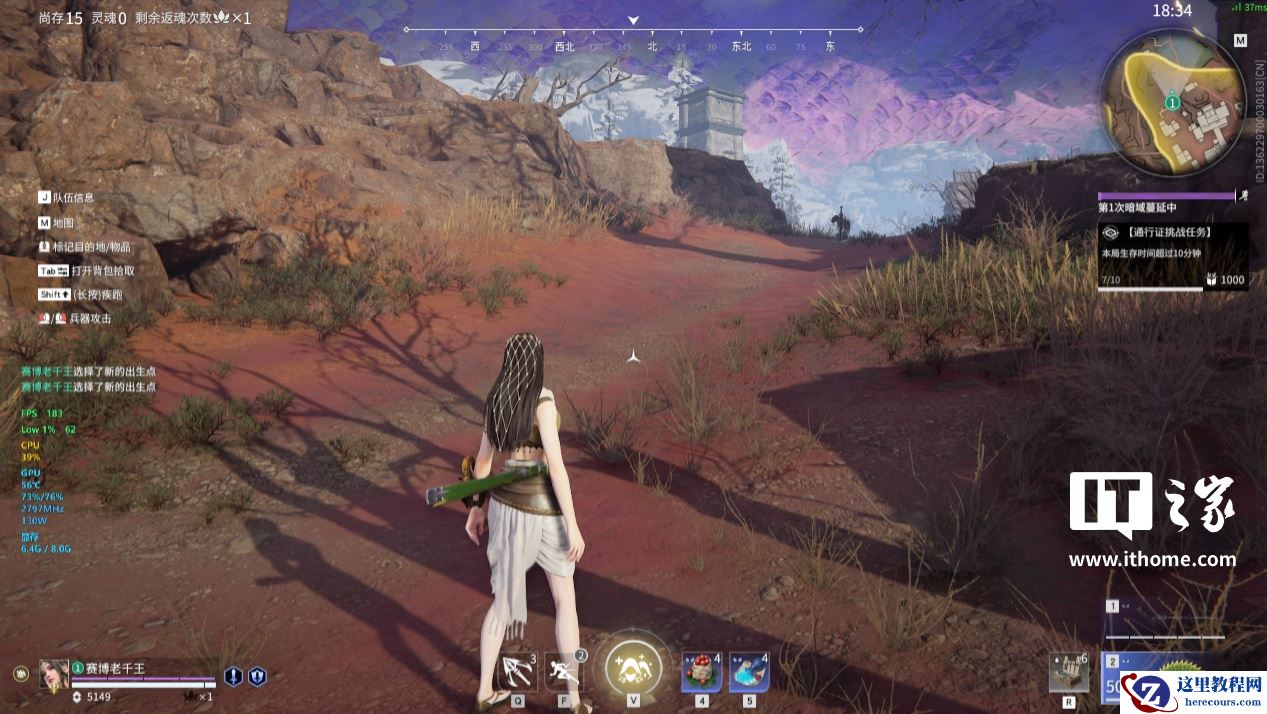The height and width of the screenshot is (714, 1267).
Task: Click the round emblem beside the portrait
Action: pyautogui.click(x=20, y=674)
